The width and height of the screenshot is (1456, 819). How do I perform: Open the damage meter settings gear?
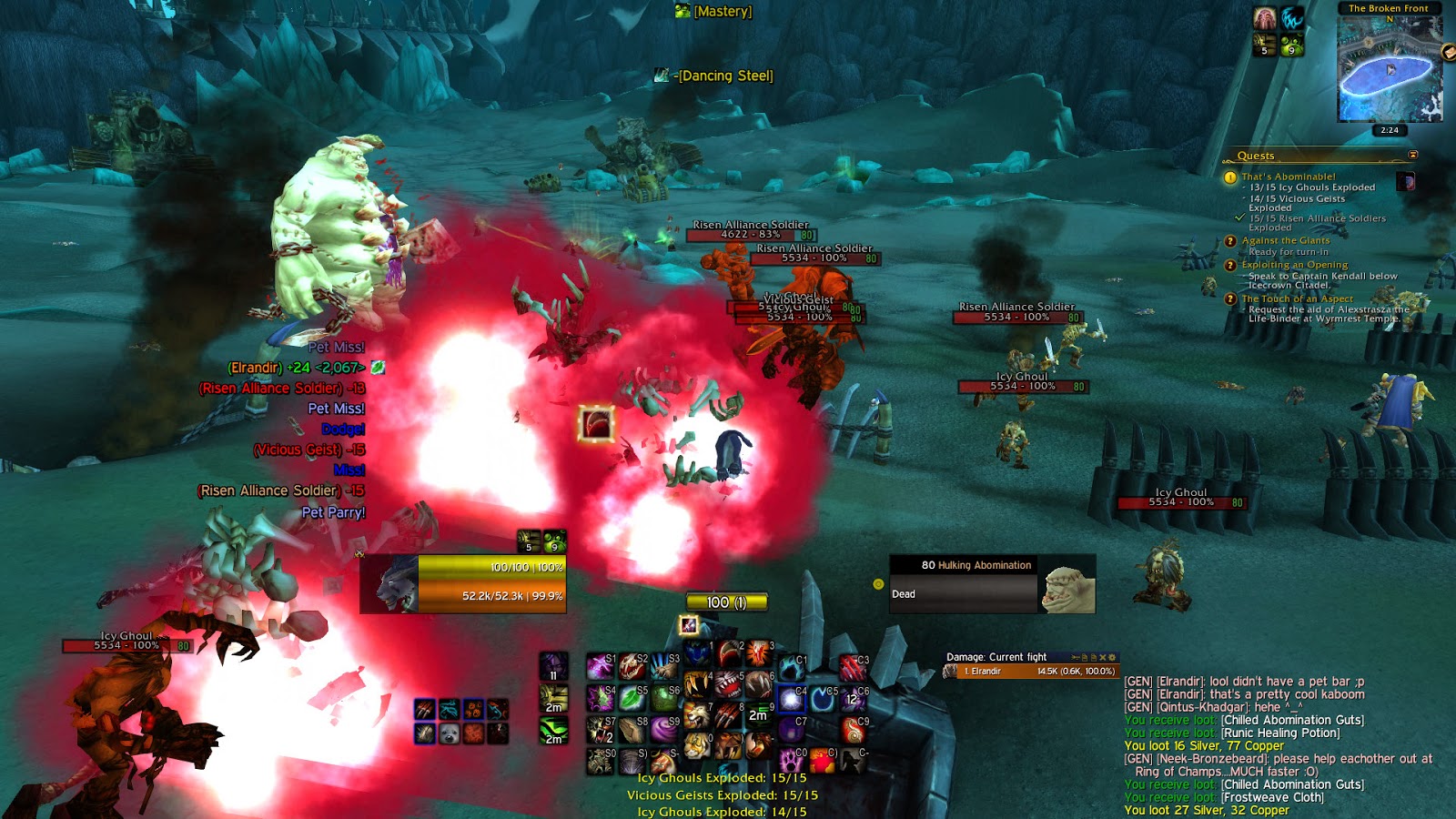1112,657
